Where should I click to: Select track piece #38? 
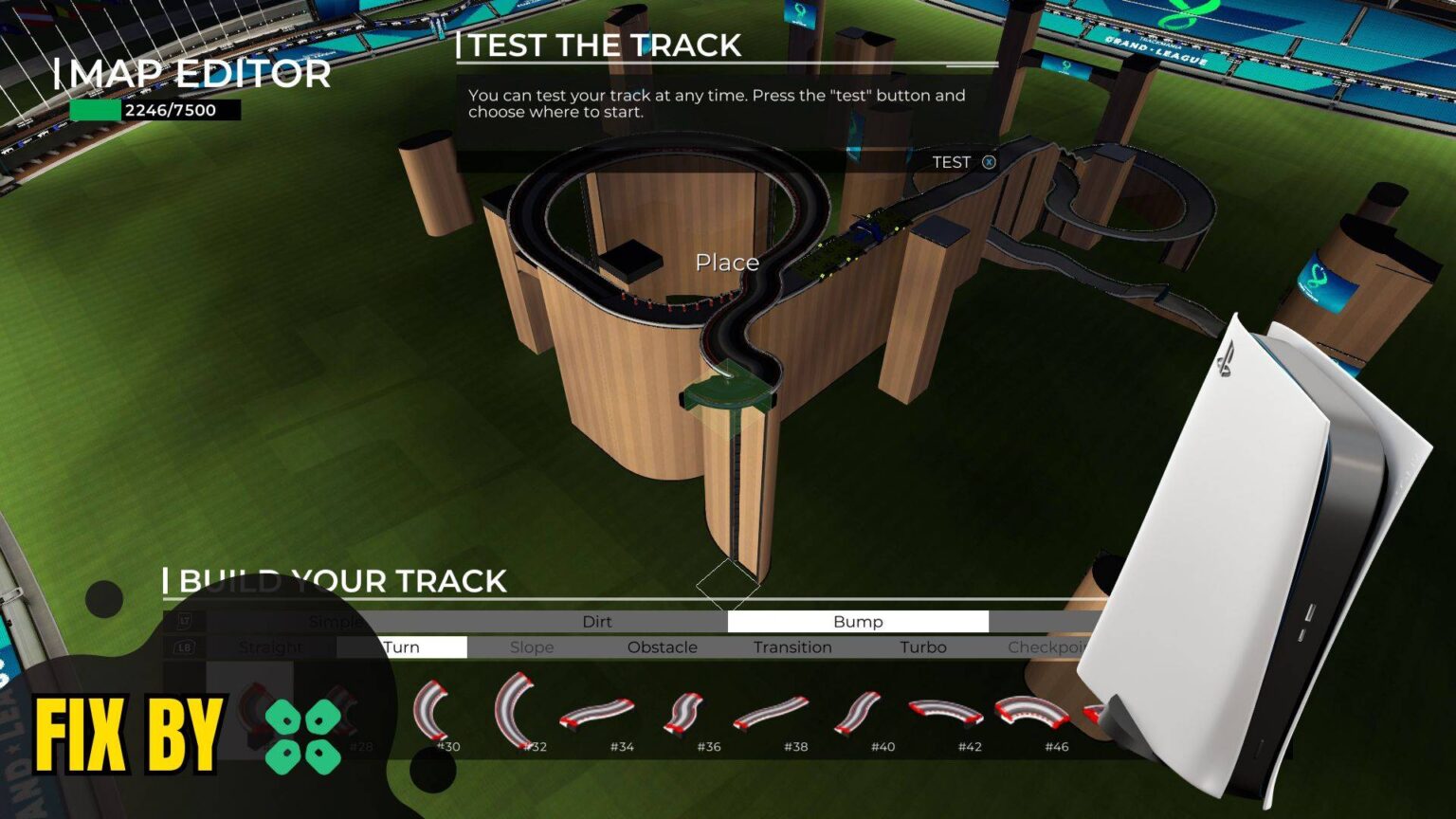point(771,714)
